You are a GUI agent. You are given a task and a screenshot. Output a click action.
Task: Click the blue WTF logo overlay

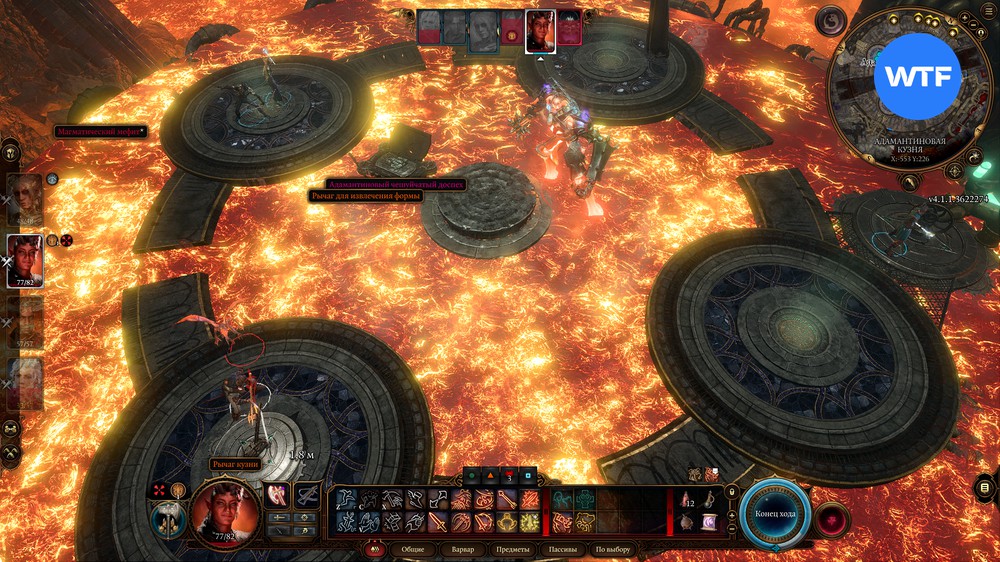coord(917,76)
